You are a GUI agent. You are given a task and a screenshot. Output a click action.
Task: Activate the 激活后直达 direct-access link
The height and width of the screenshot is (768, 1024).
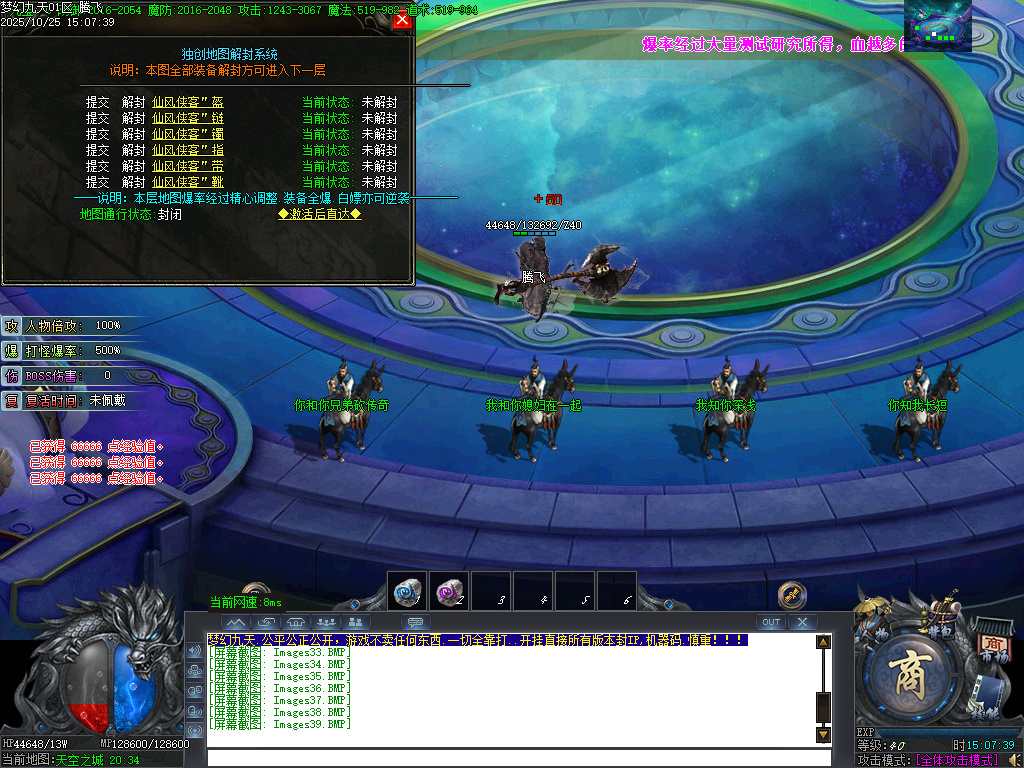319,214
